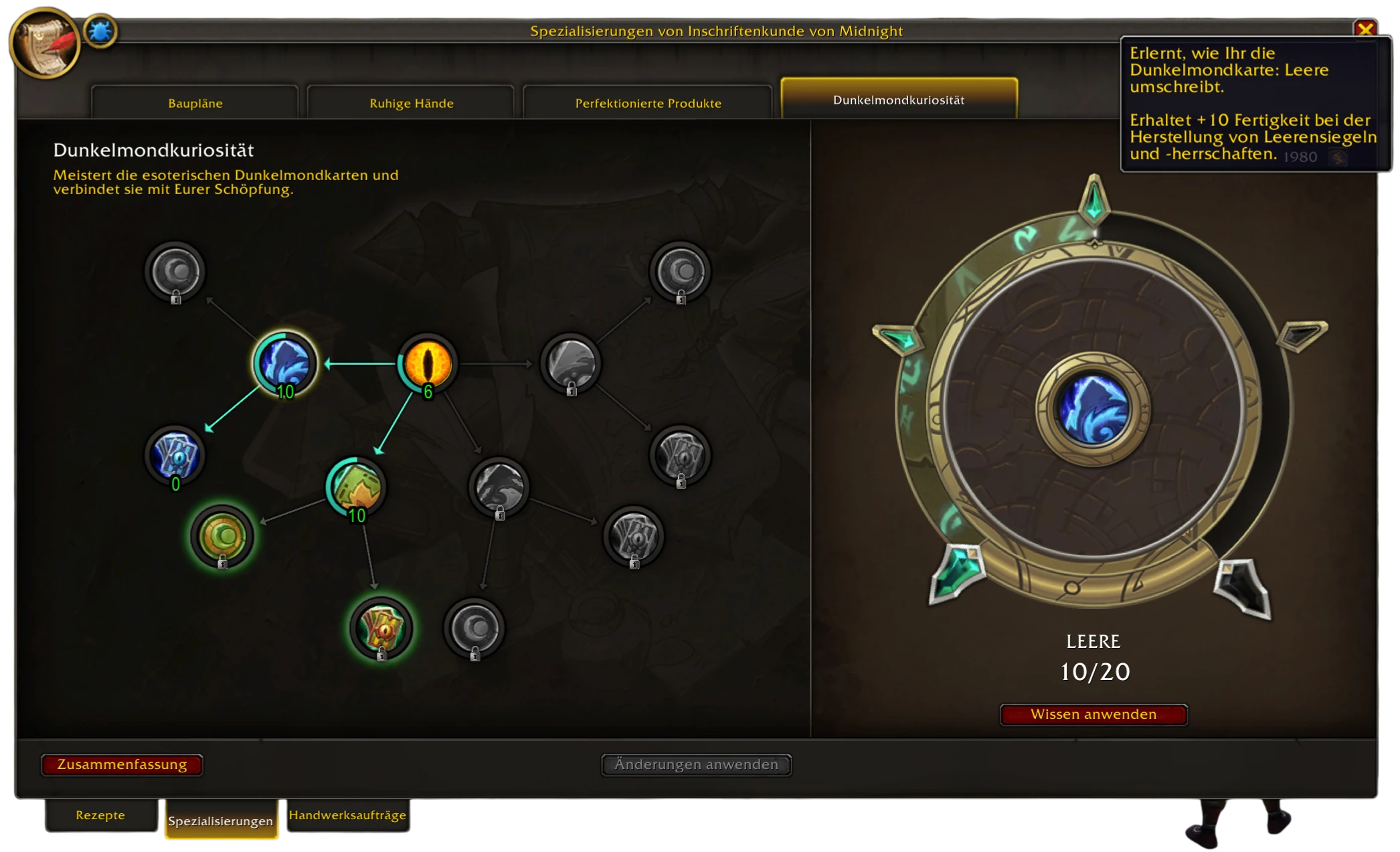The image size is (1400, 852).
Task: Close the specialization window
Action: (1365, 29)
